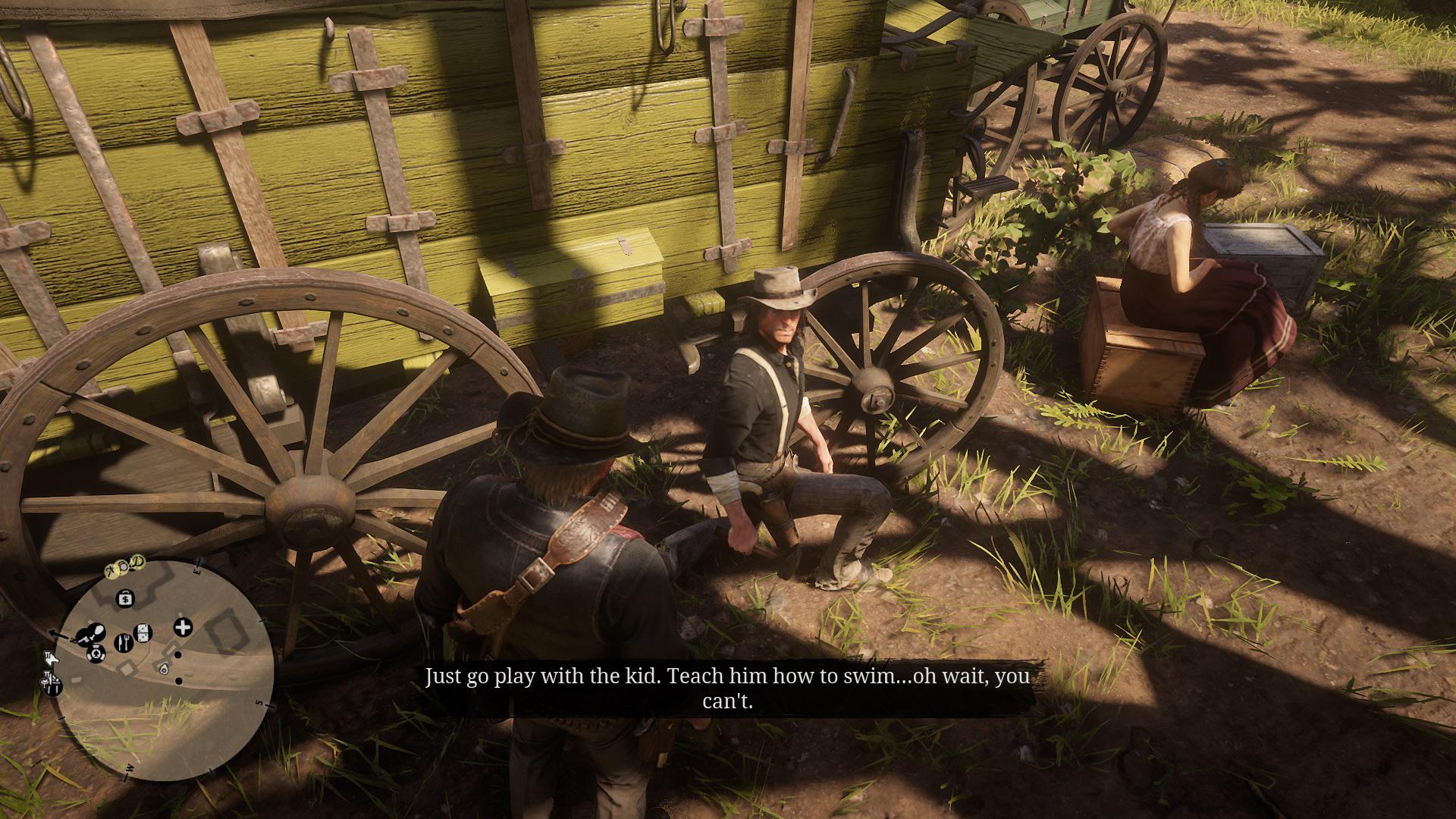Click the fork and knife chuck wagon icon
This screenshot has width=1456, height=819.
tap(124, 643)
